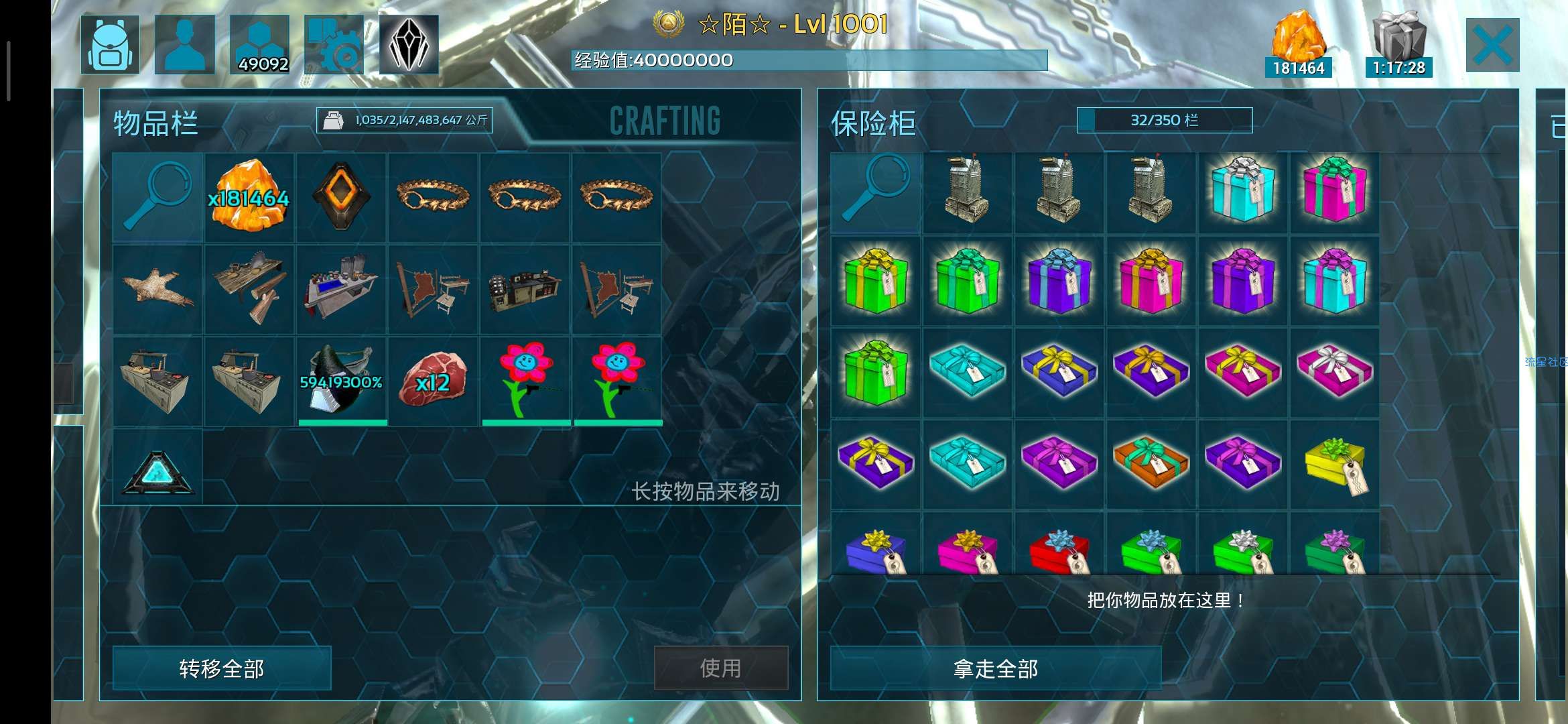This screenshot has height=724, width=1568.
Task: Open the engrams tab showing 49092
Action: pyautogui.click(x=260, y=45)
